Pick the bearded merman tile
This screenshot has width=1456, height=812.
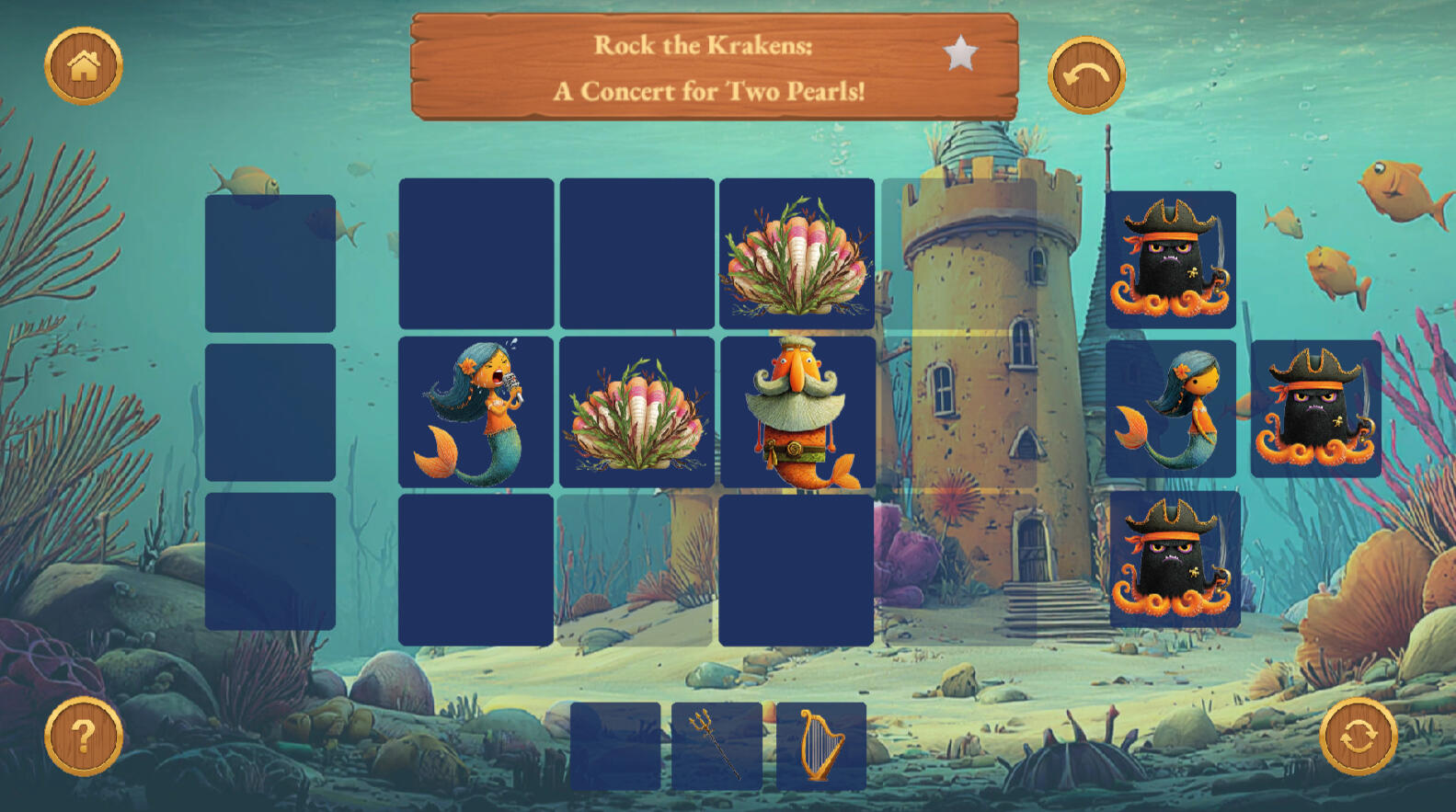797,412
